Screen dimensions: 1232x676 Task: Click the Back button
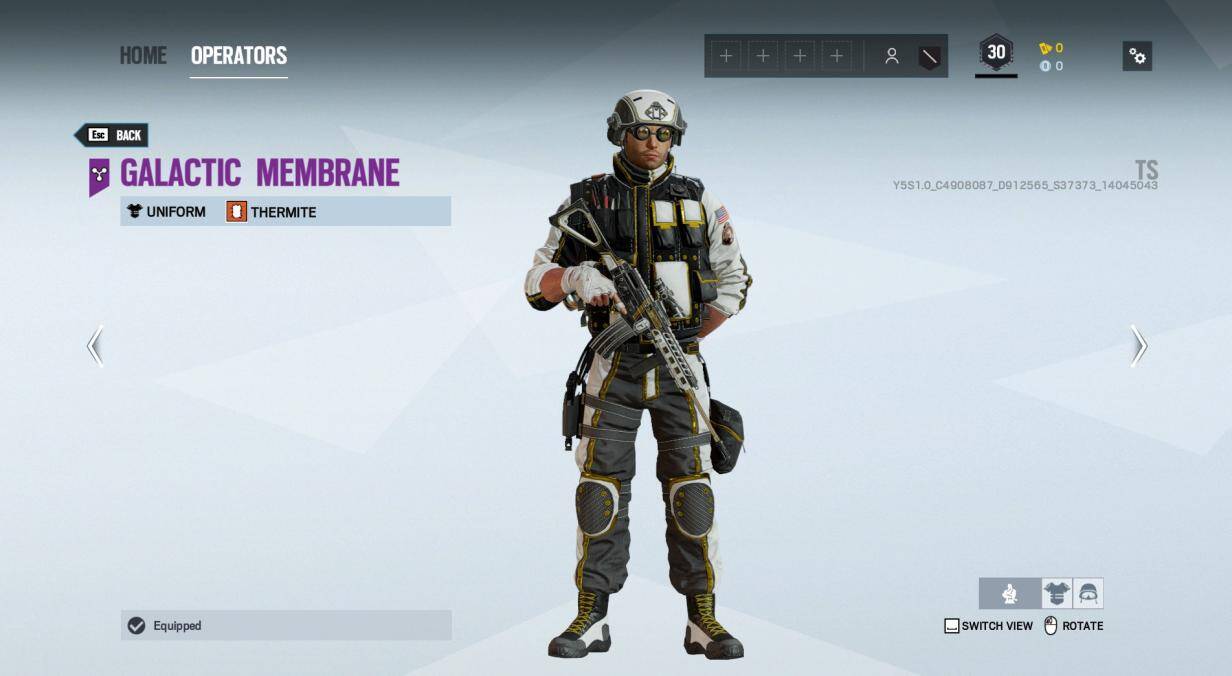112,135
